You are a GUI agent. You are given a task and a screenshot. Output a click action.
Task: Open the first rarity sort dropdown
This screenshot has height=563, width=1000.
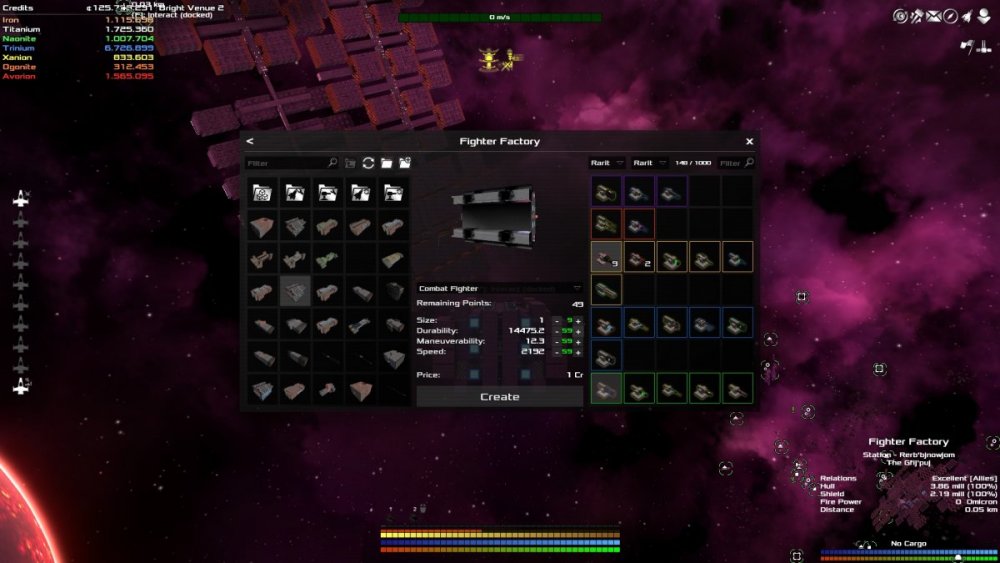607,162
